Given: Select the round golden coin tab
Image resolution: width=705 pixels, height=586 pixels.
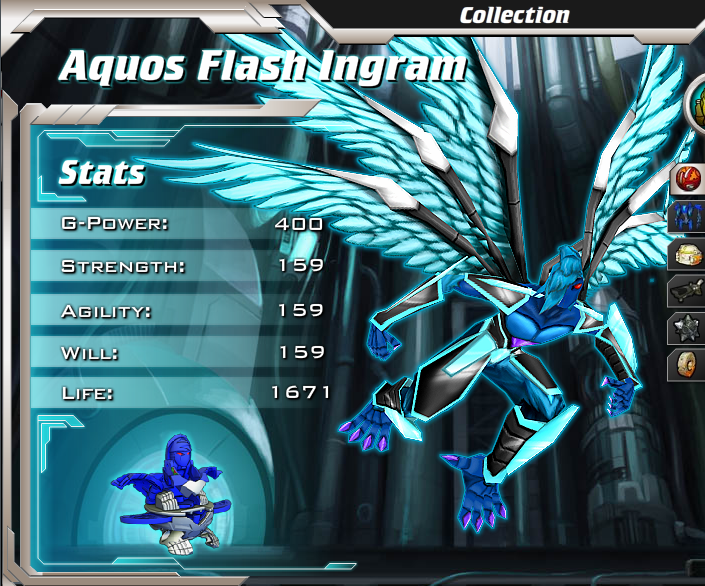Looking at the screenshot, I should (x=690, y=363).
